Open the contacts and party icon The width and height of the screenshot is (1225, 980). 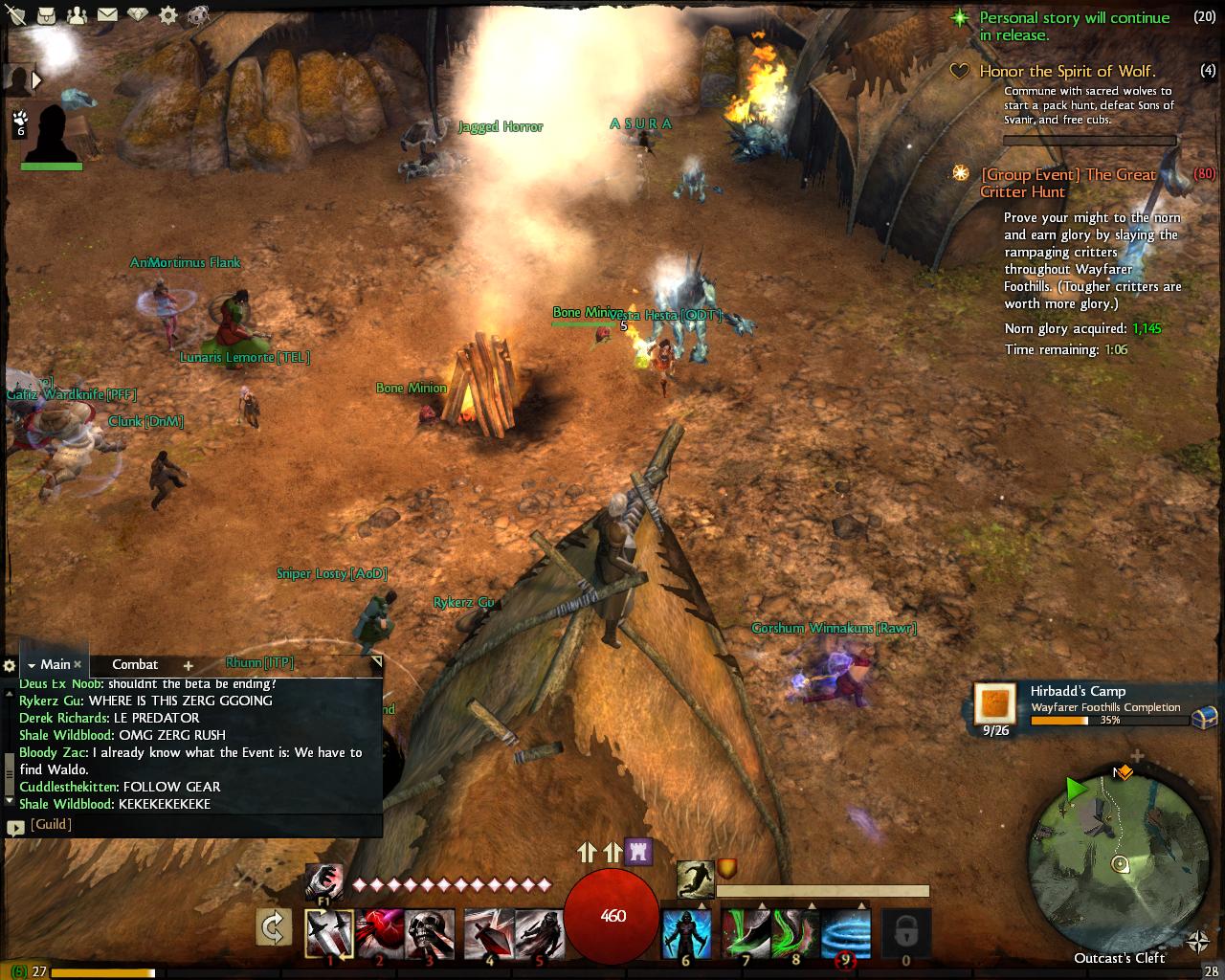coord(77,15)
